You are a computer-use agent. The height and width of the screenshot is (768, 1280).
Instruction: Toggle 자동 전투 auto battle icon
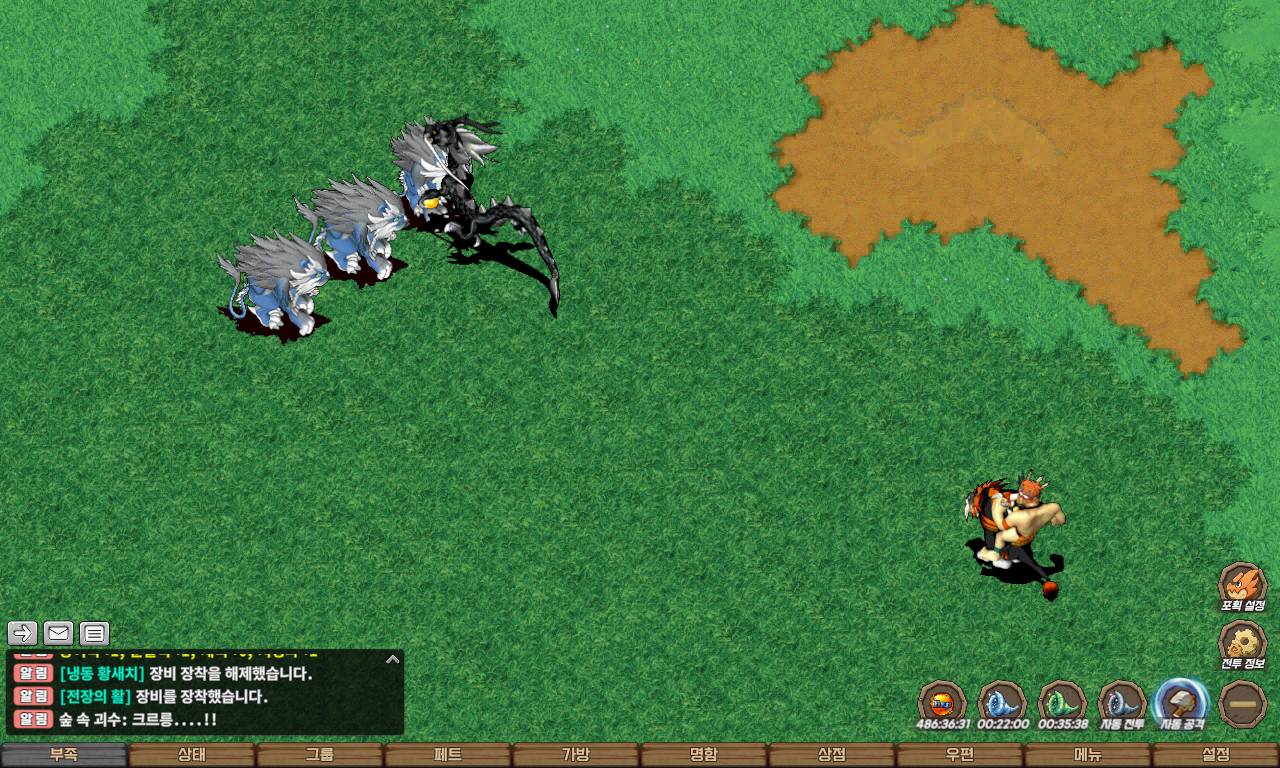1121,703
